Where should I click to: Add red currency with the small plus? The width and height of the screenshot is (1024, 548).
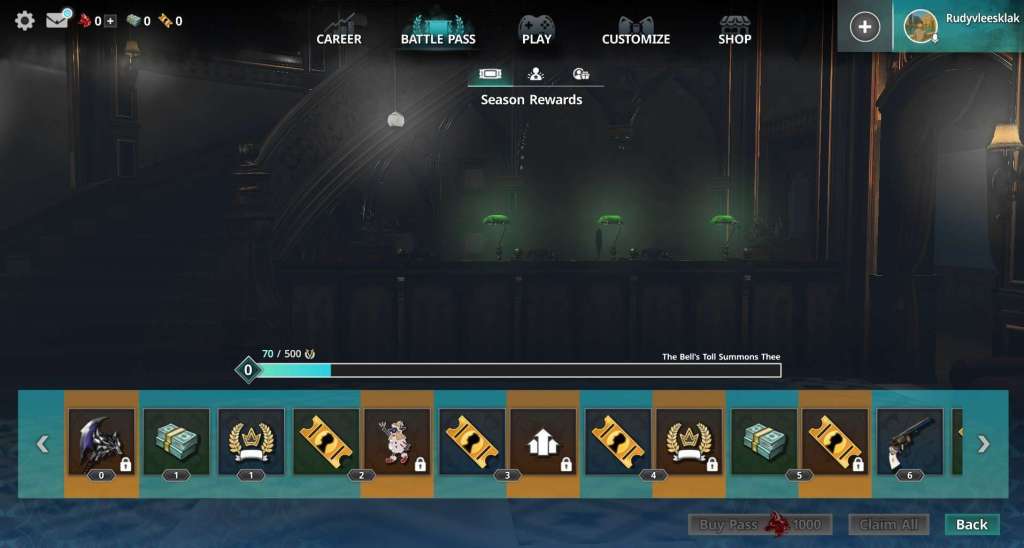pos(110,21)
